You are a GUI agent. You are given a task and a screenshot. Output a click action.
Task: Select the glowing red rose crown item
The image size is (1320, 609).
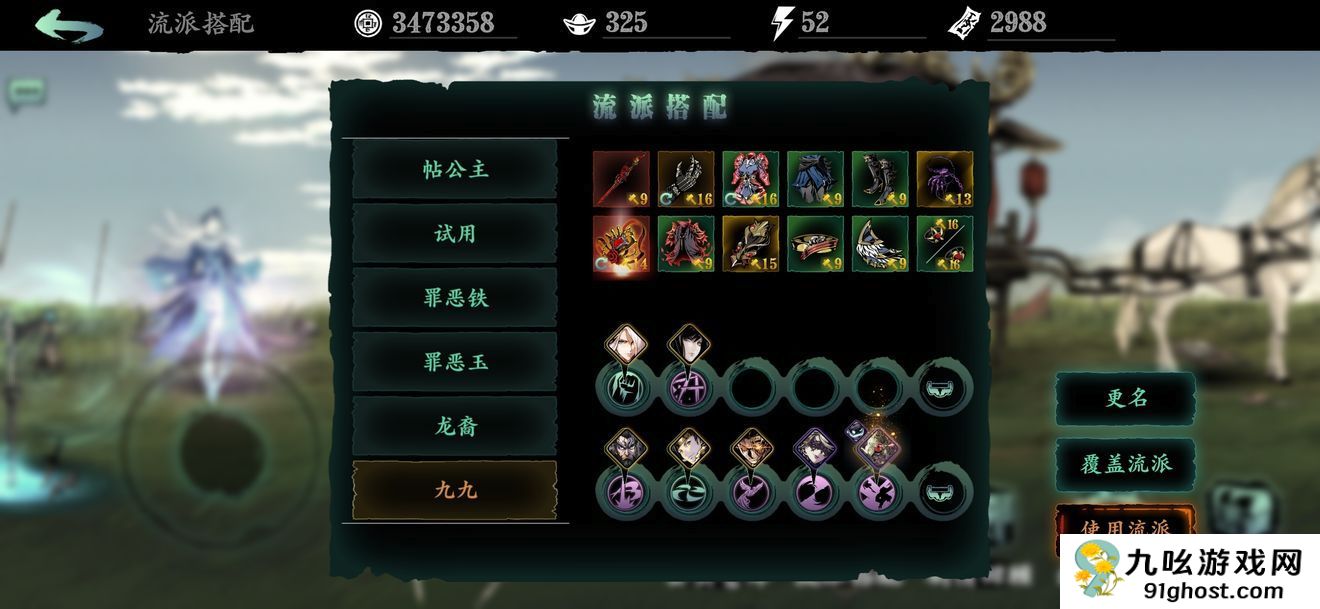tap(621, 244)
